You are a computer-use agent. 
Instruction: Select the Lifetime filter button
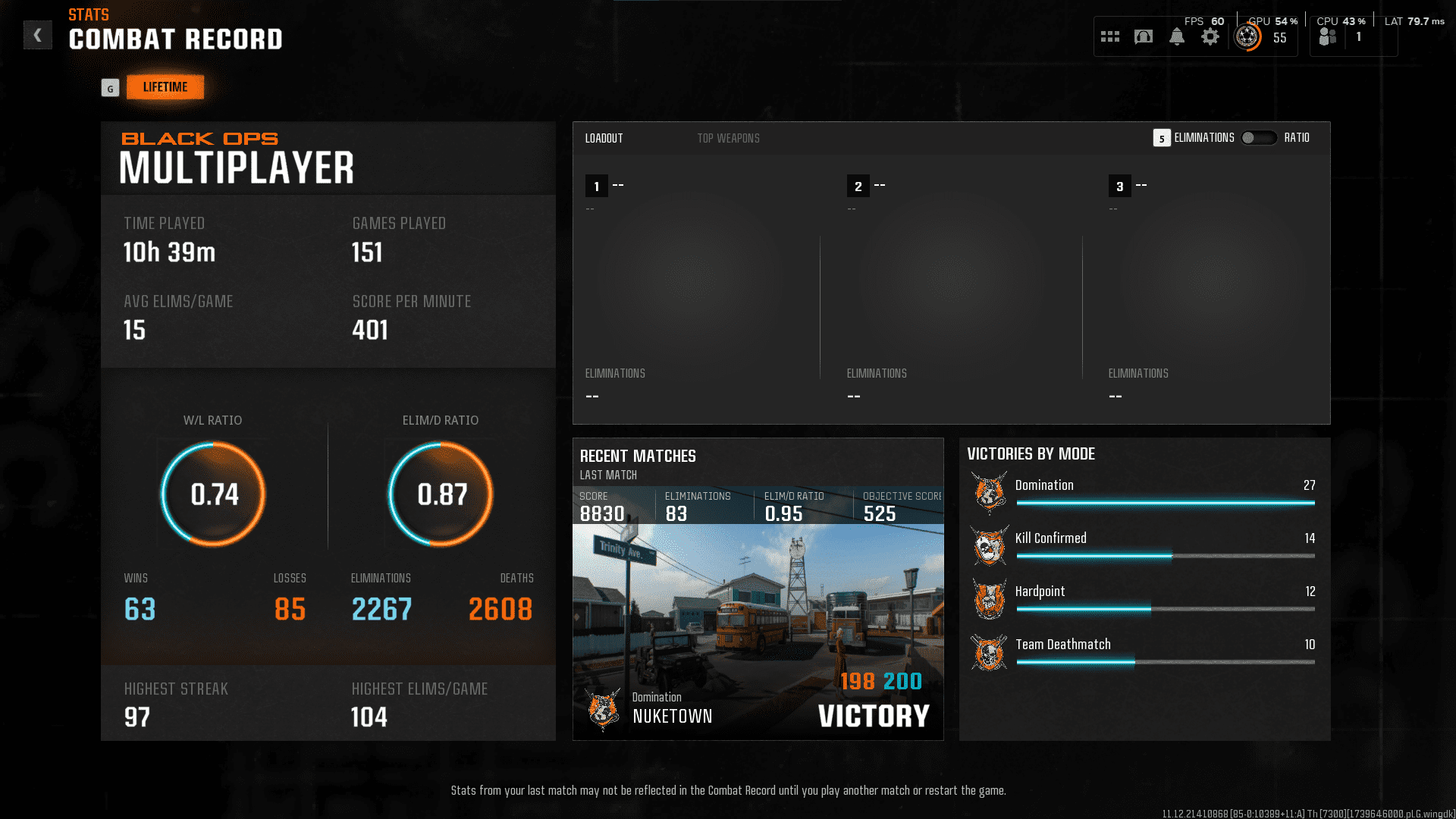pos(165,86)
